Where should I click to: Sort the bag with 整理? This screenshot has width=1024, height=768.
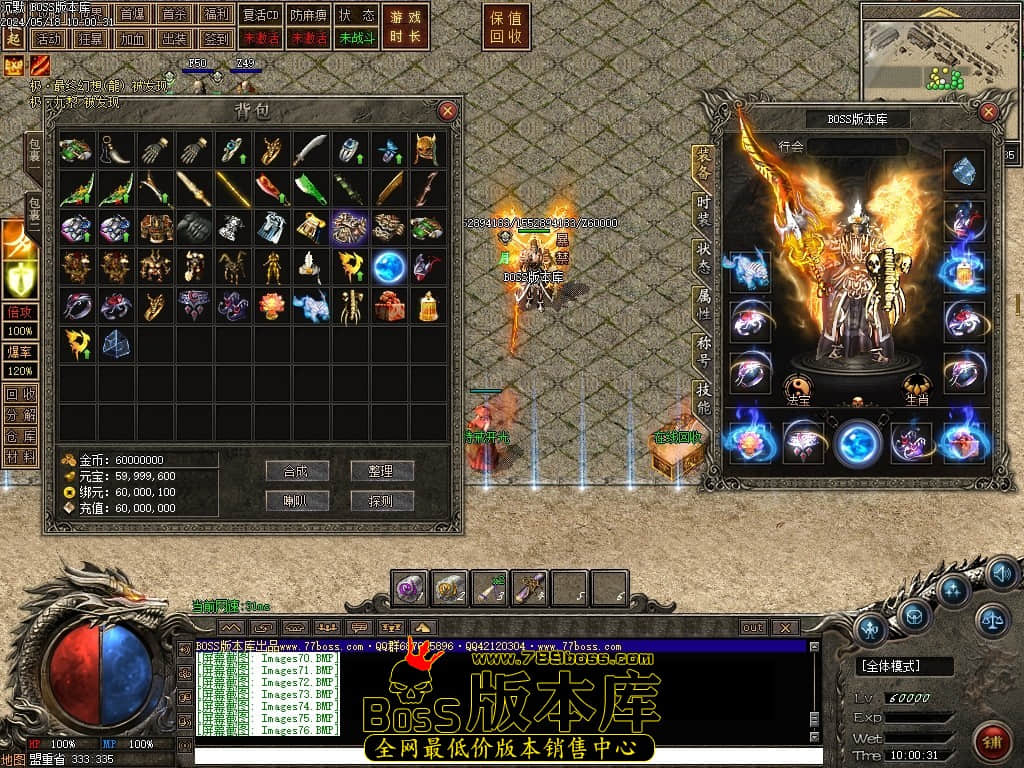pyautogui.click(x=382, y=471)
